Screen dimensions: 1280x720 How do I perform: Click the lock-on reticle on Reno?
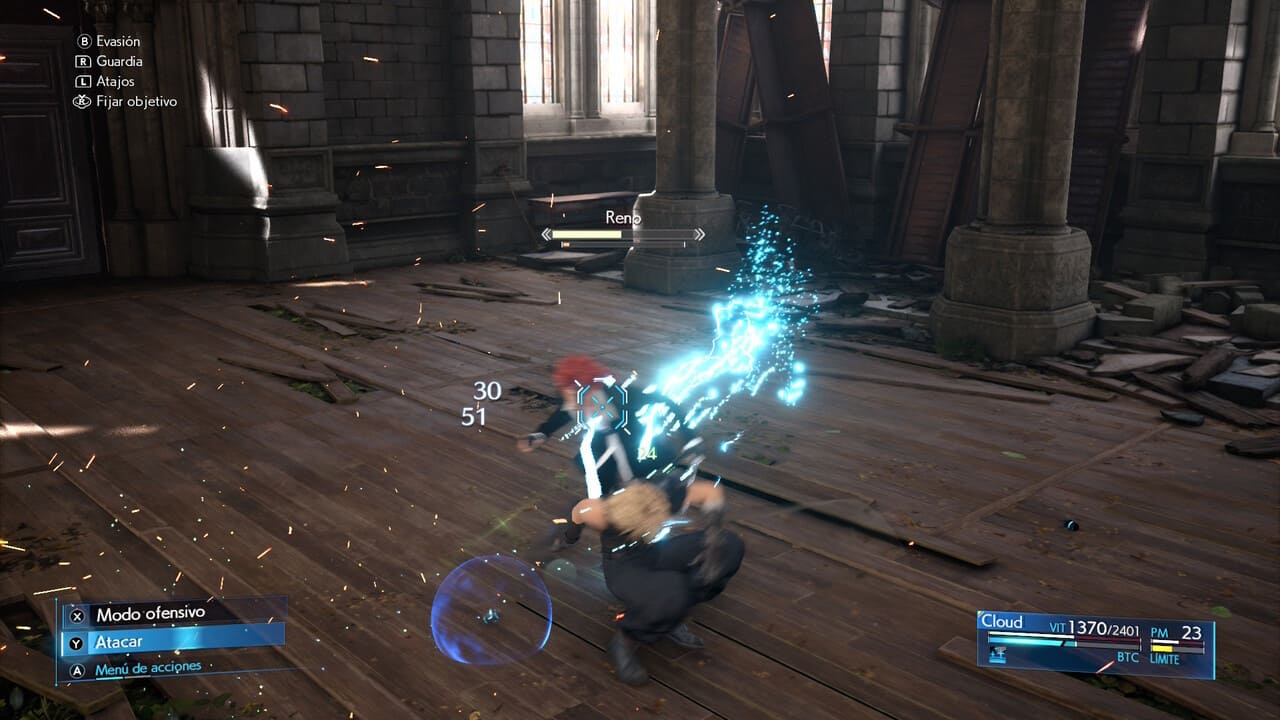[601, 405]
